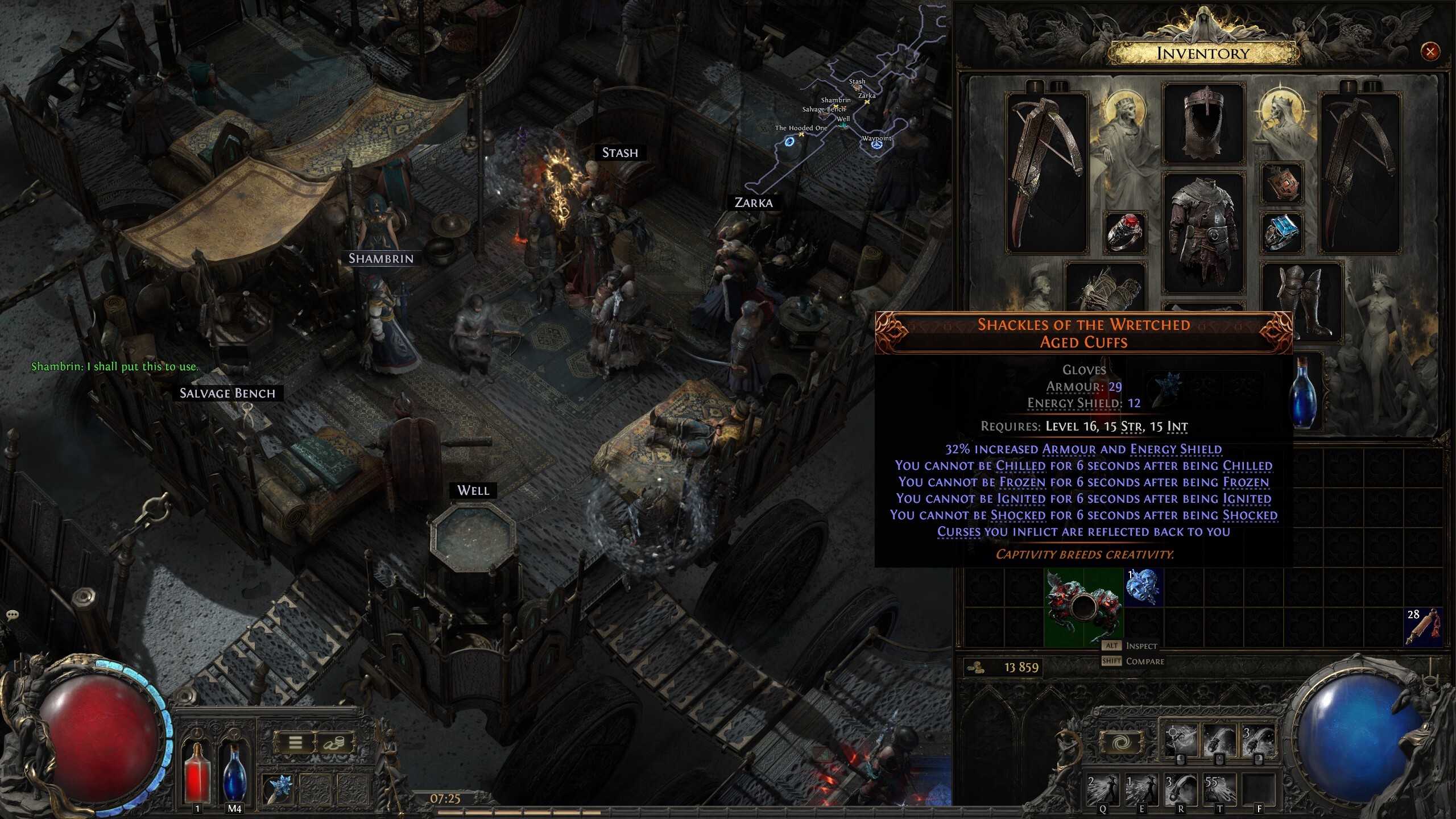This screenshot has height=819, width=1456.
Task: Open the chat speech bubble icon
Action: [x=13, y=615]
